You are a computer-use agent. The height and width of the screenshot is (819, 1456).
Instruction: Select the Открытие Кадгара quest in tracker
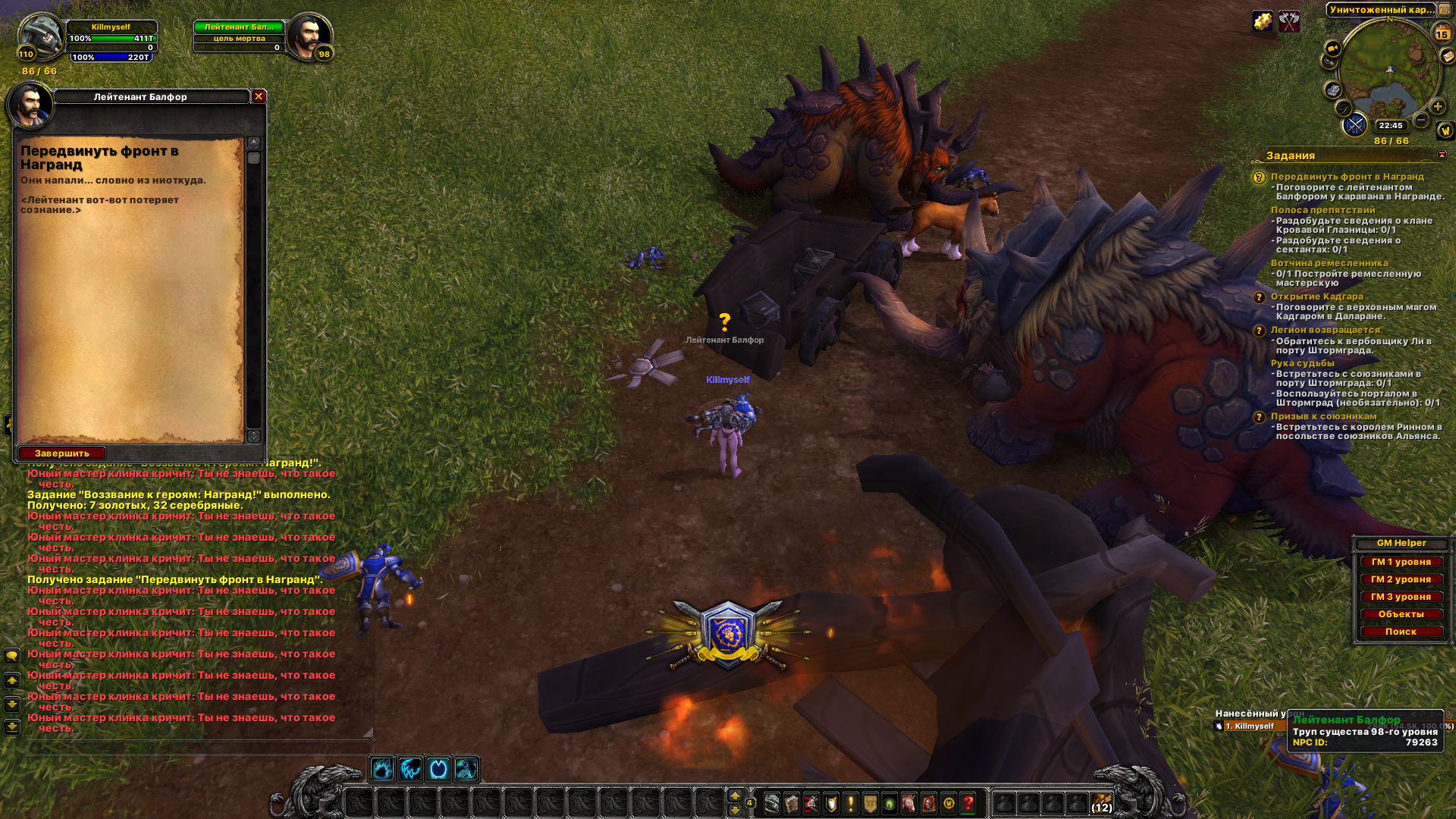pos(1316,297)
